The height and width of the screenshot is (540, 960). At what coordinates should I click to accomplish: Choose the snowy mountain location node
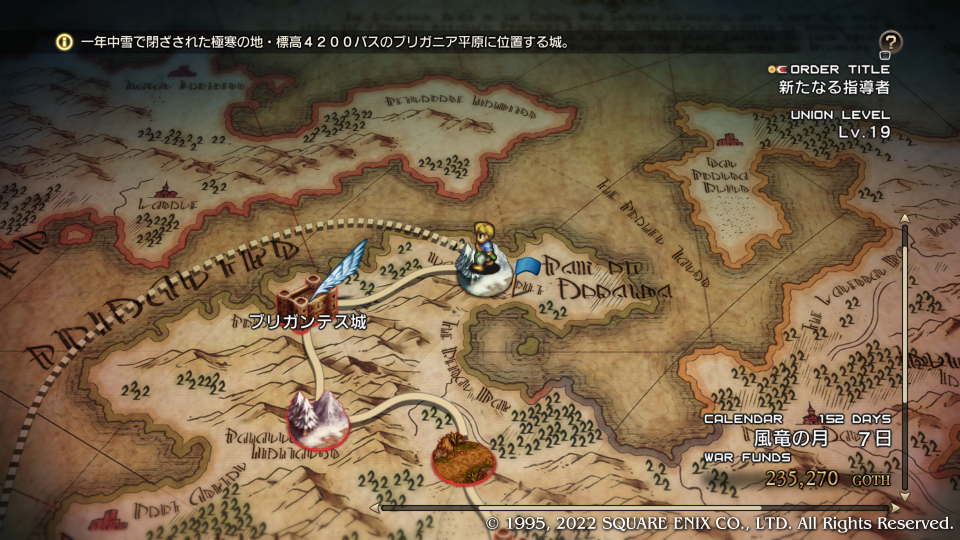coord(318,418)
